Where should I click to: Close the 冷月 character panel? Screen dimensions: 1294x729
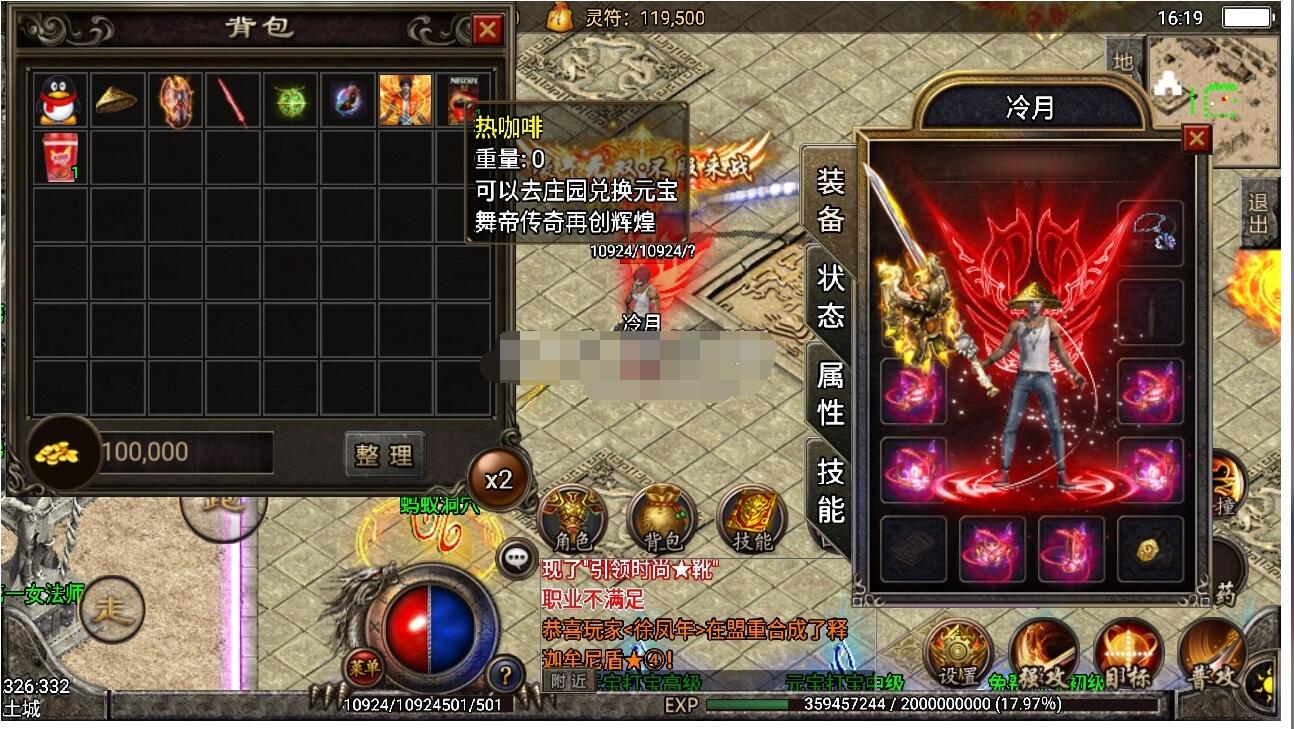pyautogui.click(x=1196, y=138)
